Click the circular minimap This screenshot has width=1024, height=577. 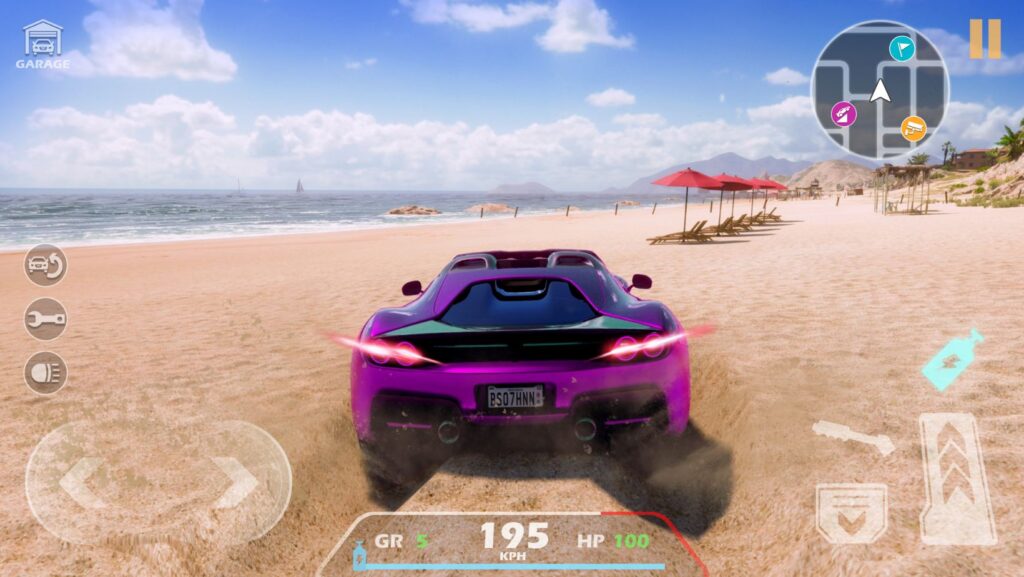click(x=879, y=89)
